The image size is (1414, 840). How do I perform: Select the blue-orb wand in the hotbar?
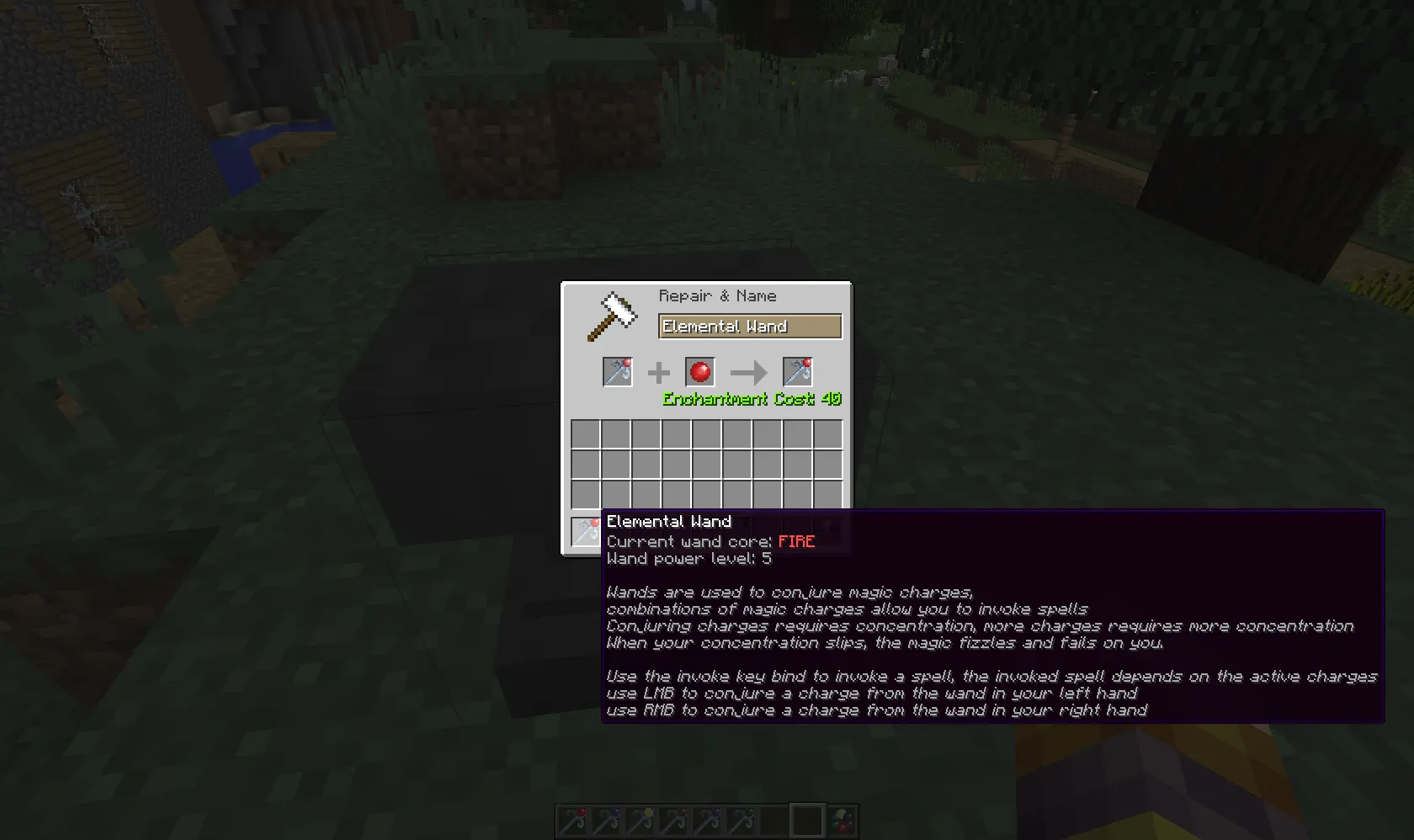tap(606, 821)
